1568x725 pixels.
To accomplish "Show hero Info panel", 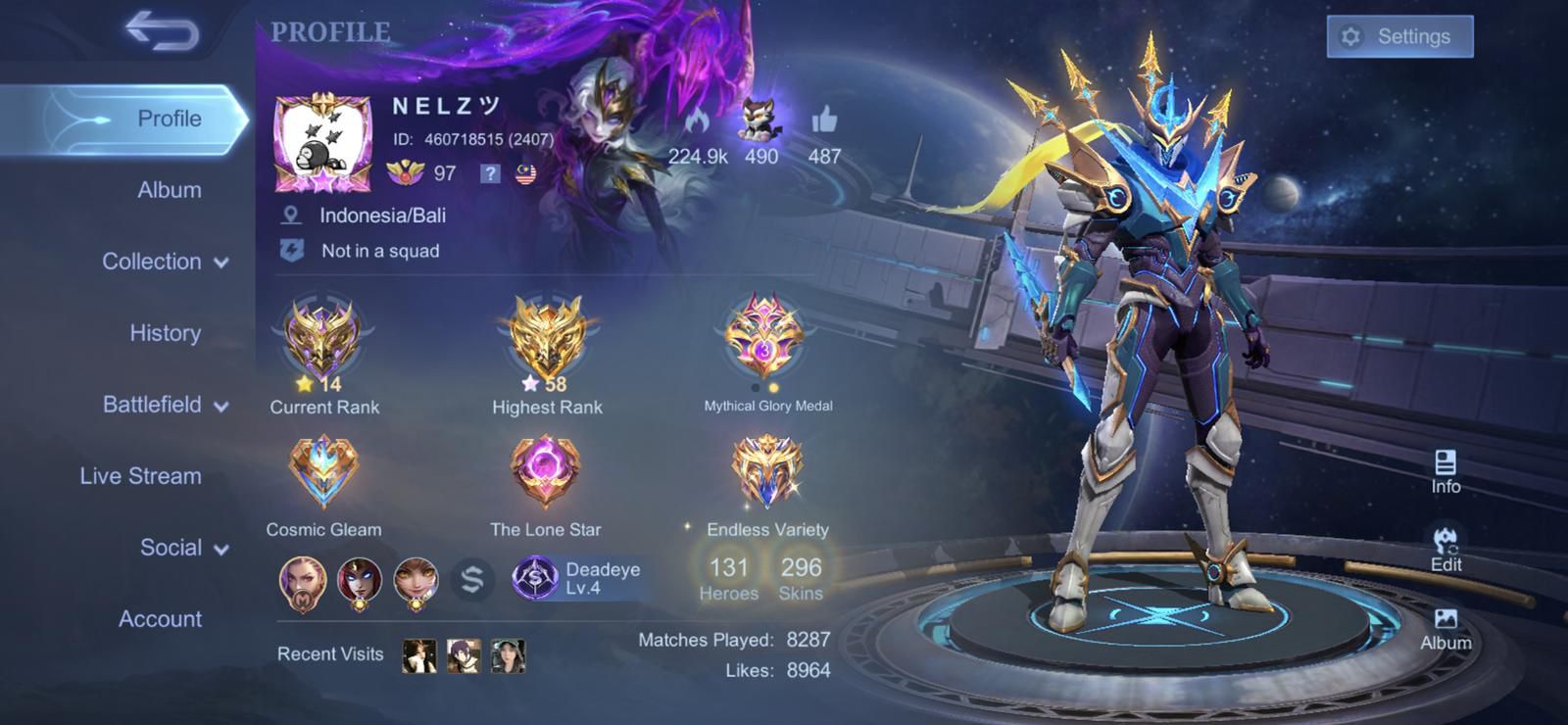I will coord(1445,471).
